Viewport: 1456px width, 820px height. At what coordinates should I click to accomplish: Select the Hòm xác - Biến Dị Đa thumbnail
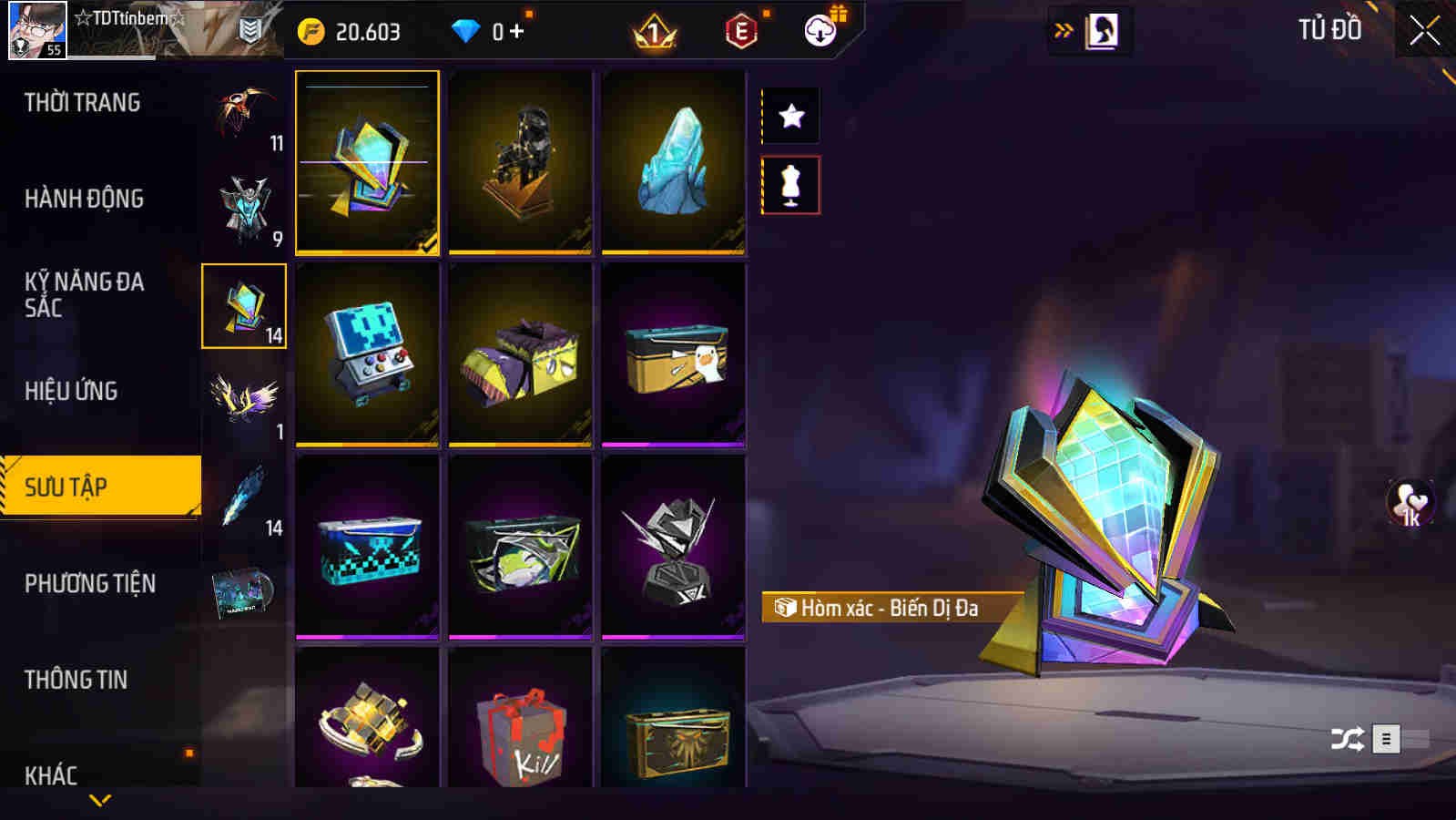click(367, 162)
